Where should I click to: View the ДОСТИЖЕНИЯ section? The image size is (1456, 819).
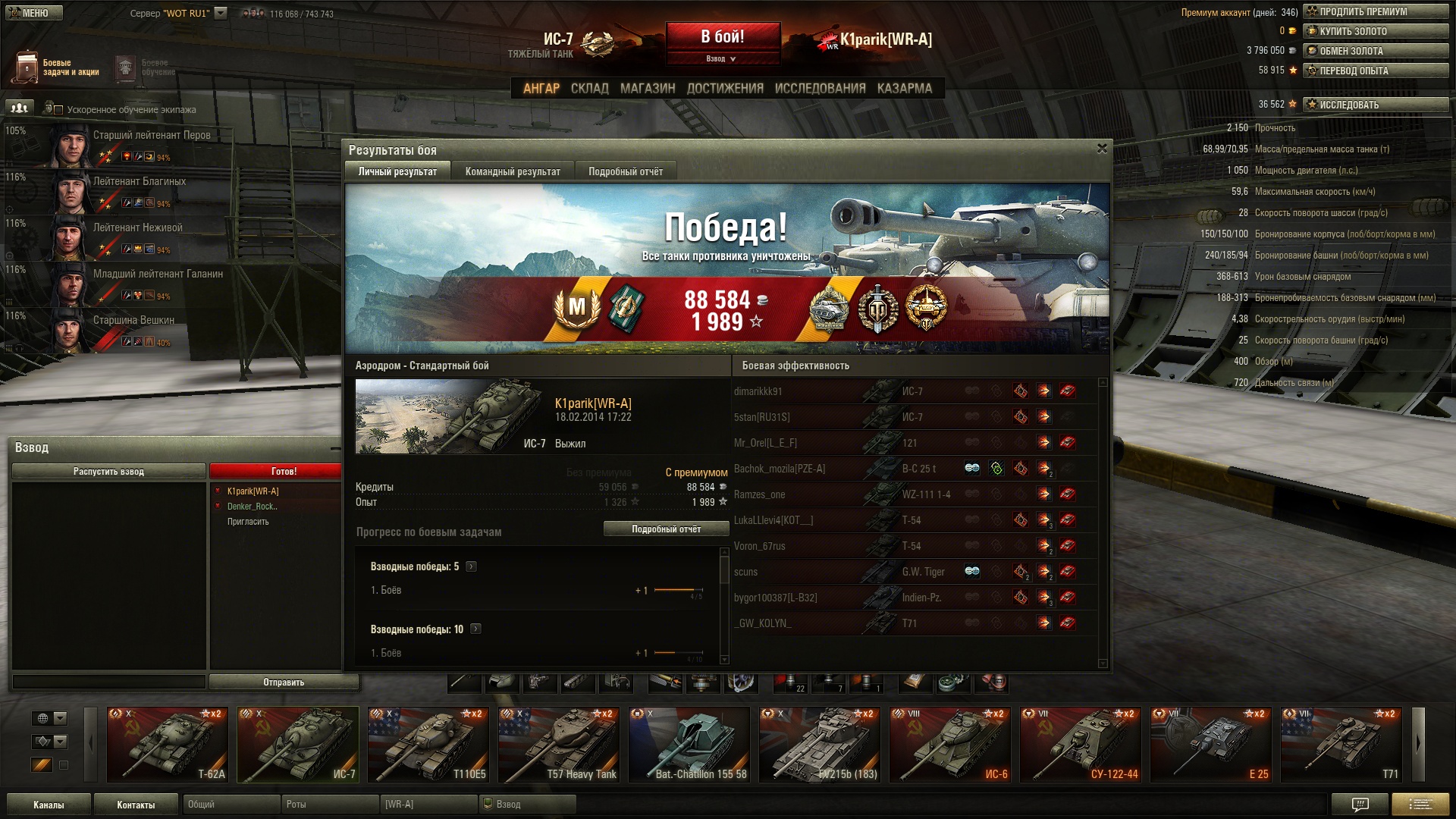725,89
